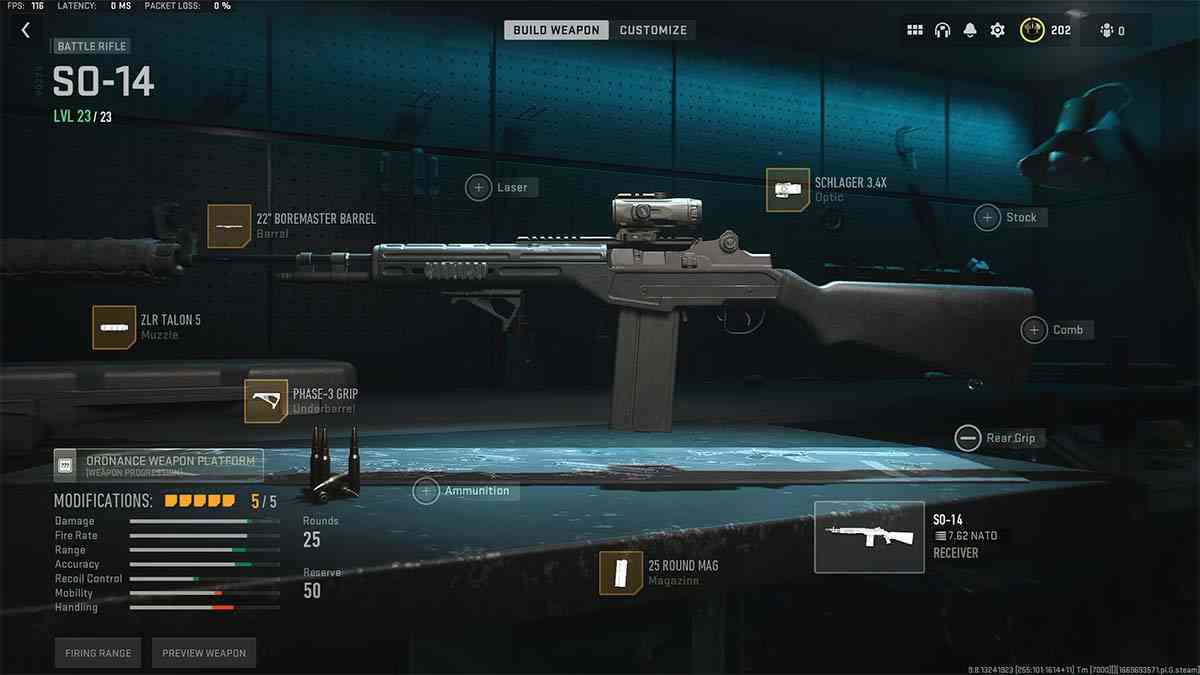The image size is (1200, 675).
Task: Select the Phase-3 Grip underbarrel slot
Action: click(x=266, y=401)
